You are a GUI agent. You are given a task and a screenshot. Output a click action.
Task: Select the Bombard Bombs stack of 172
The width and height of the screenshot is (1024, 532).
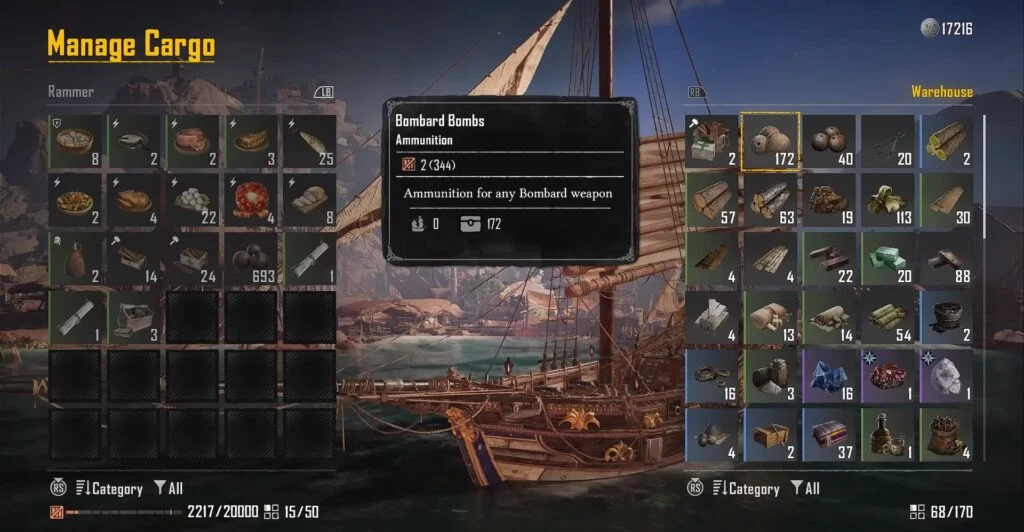(769, 141)
